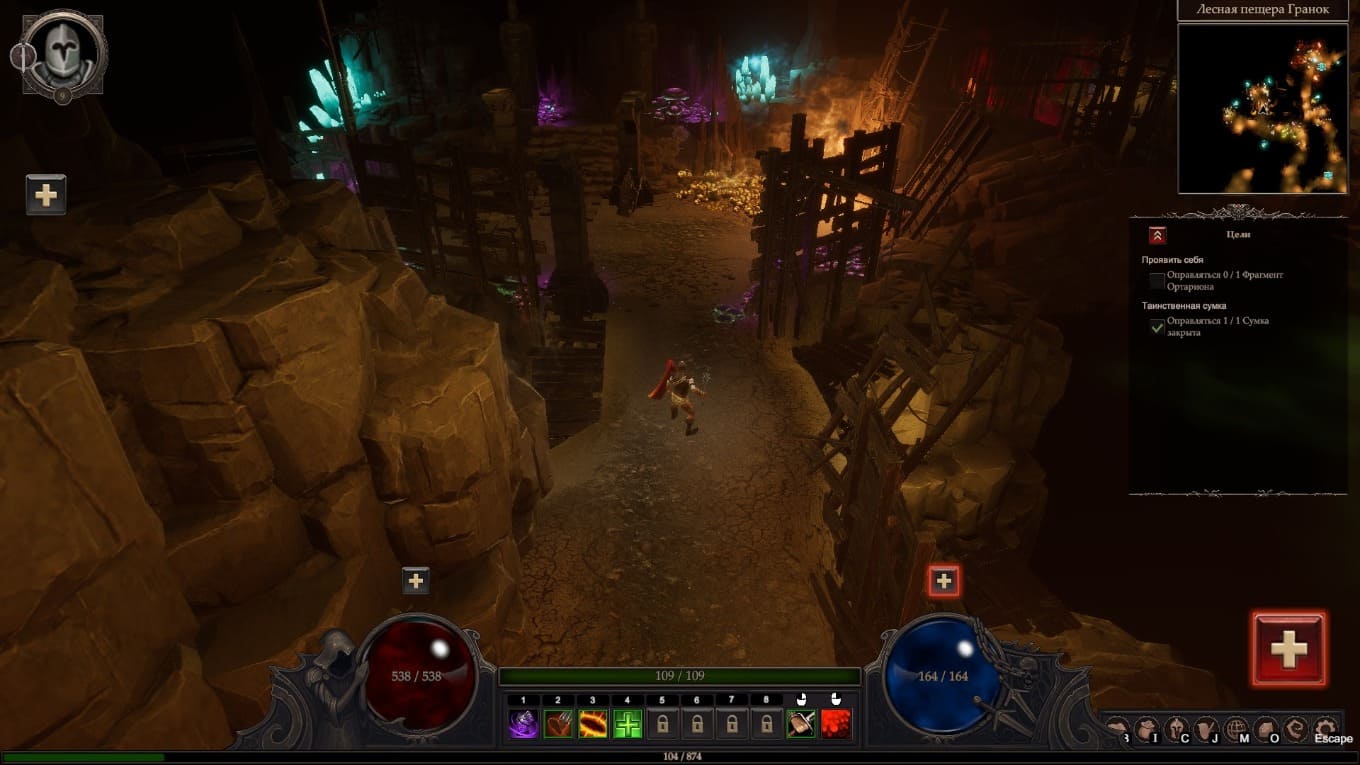The width and height of the screenshot is (1360, 765).
Task: Open the quest journal icon
Action: (1208, 728)
